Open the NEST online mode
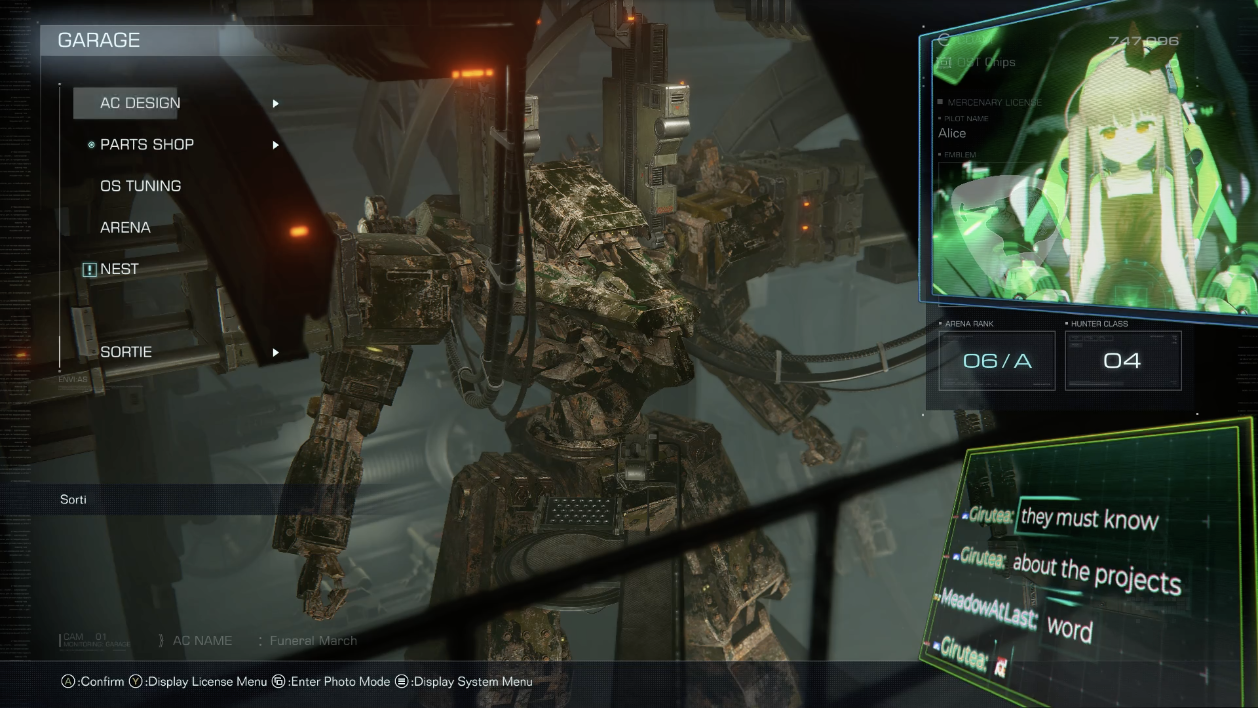Screen dimensions: 1258x708 119,269
